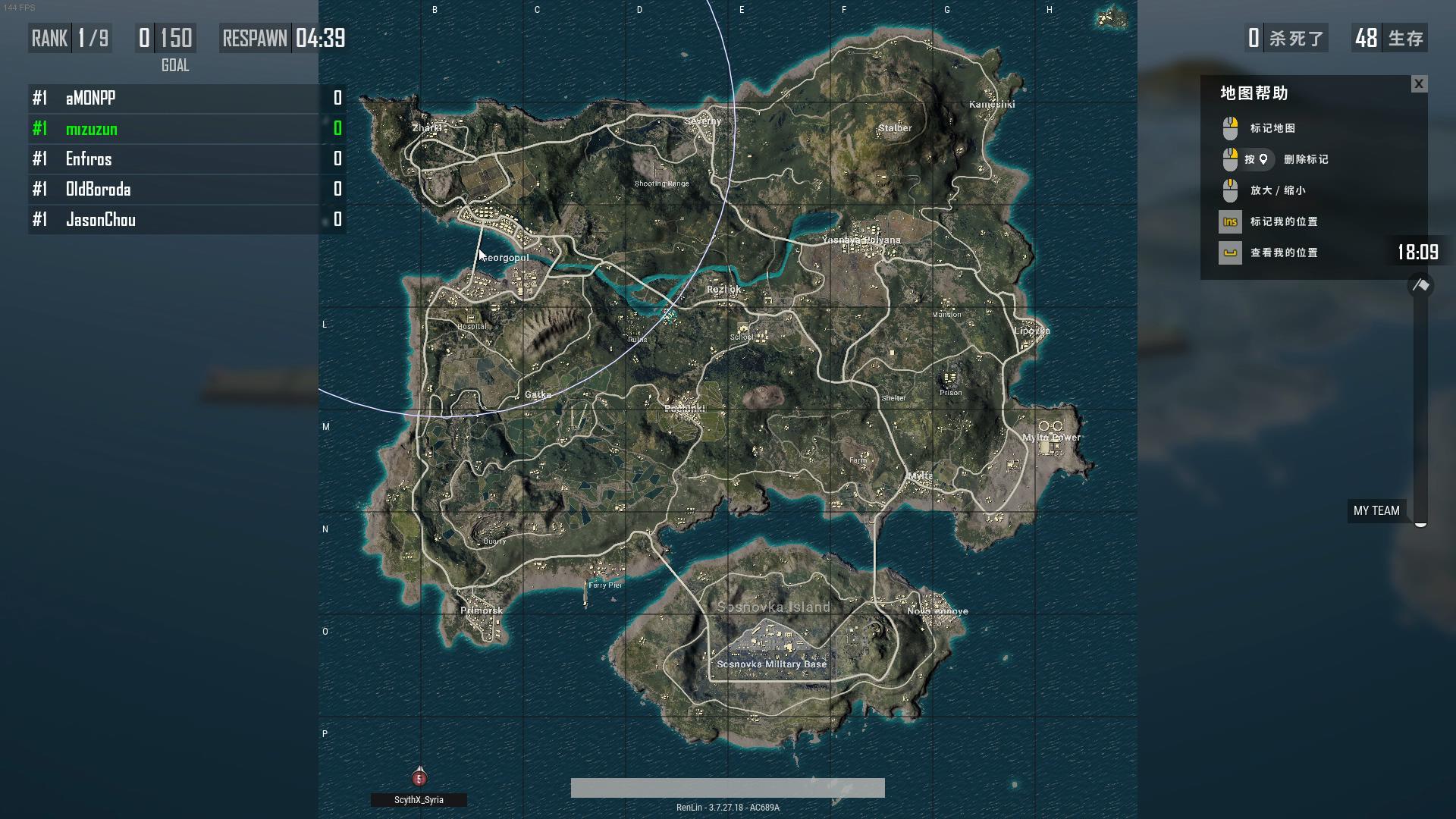Click Sosnovka Military Base on the map
The width and height of the screenshot is (1456, 819).
[x=771, y=664]
